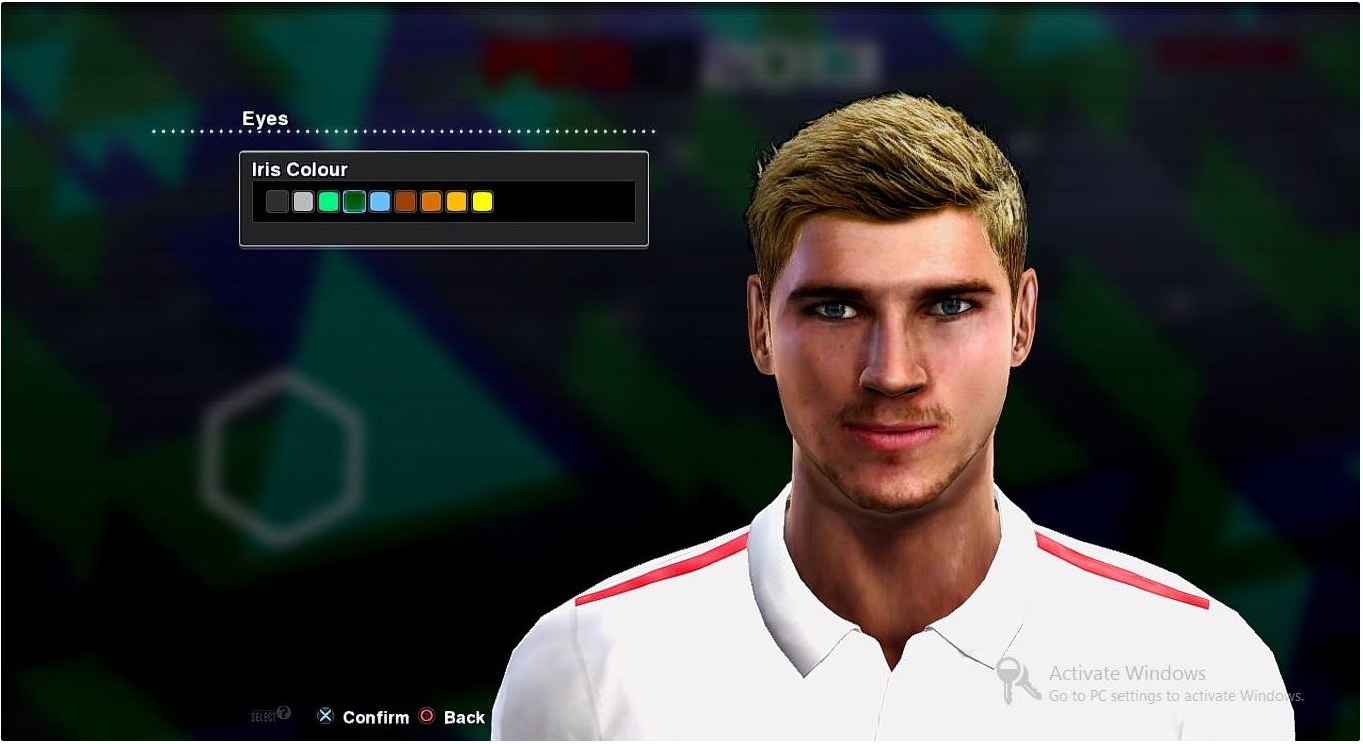The image size is (1363, 744).
Task: Choose the dark brown iris colour swatch
Action: click(x=405, y=201)
